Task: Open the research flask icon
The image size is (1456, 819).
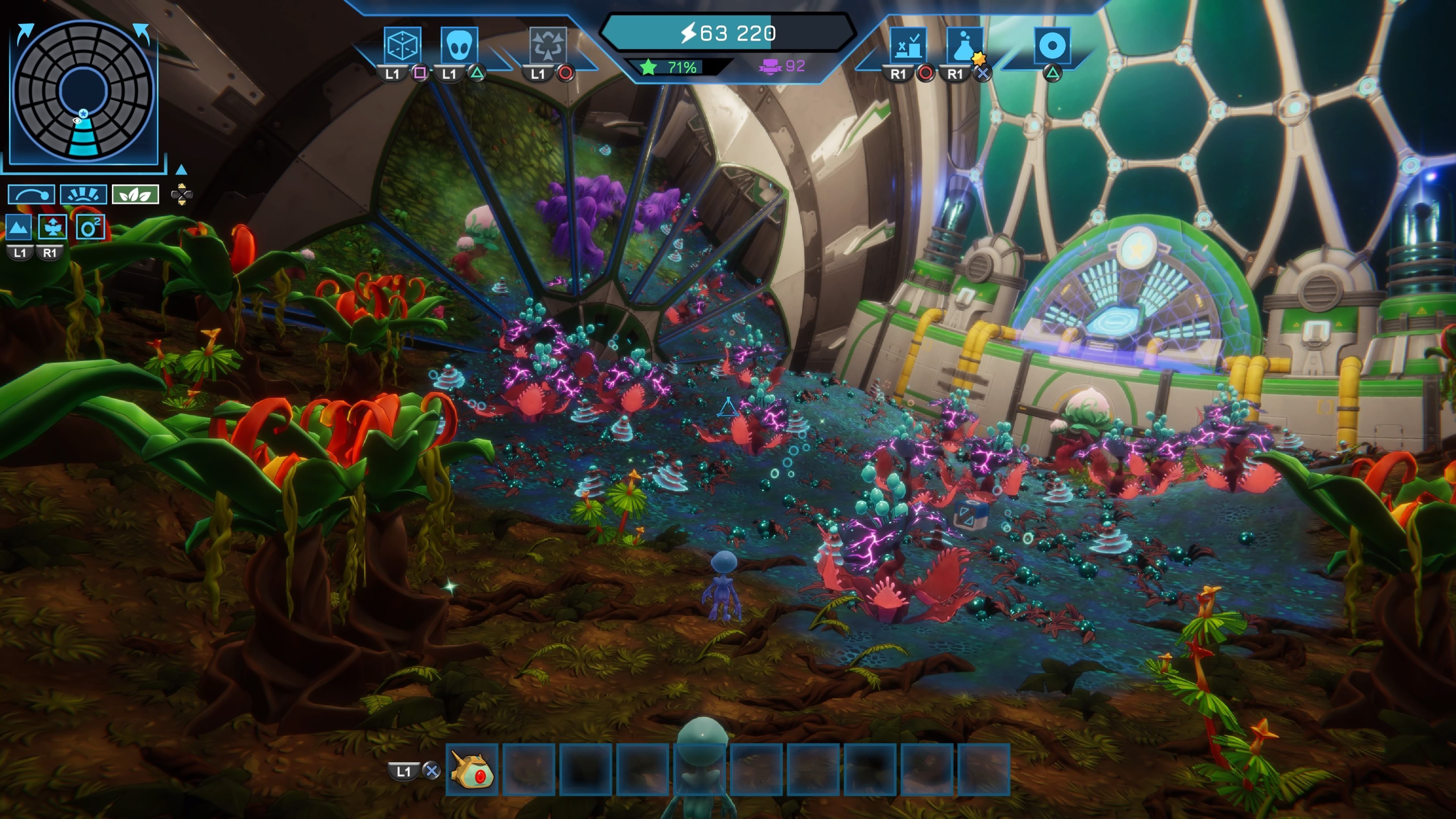Action: (x=964, y=45)
